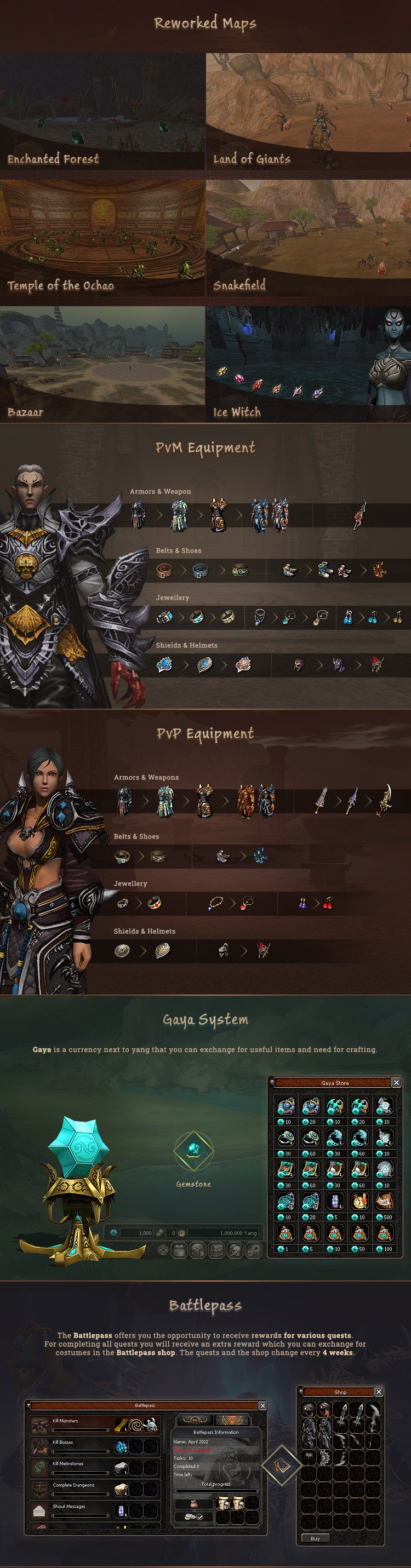View the Snakefield map thumbnail

(x=308, y=237)
